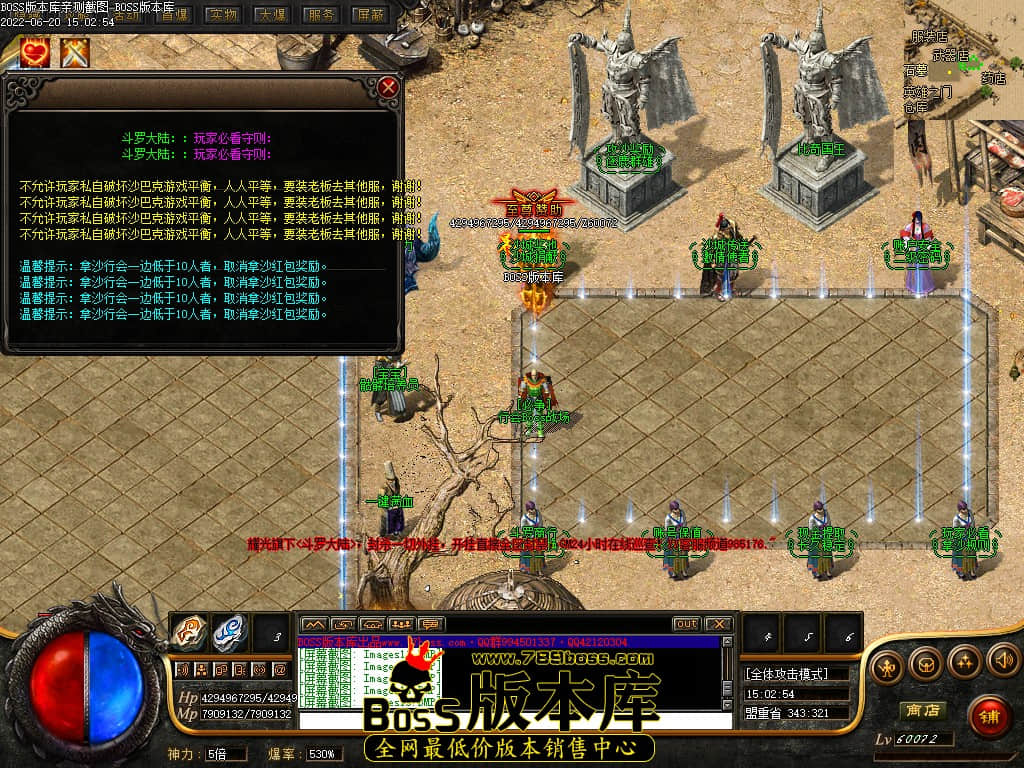Open the 服务 top menu button

[x=320, y=15]
